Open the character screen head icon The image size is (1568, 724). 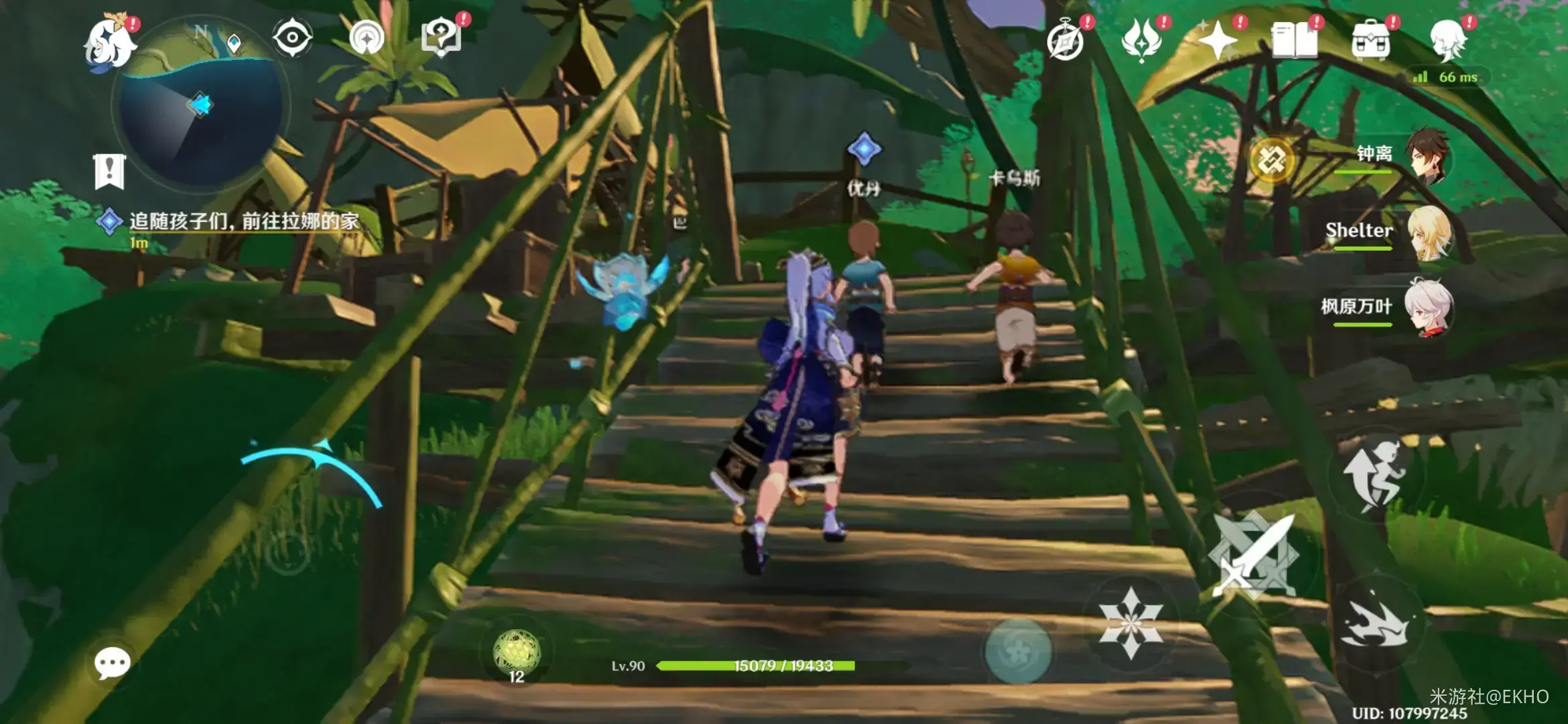click(1447, 40)
